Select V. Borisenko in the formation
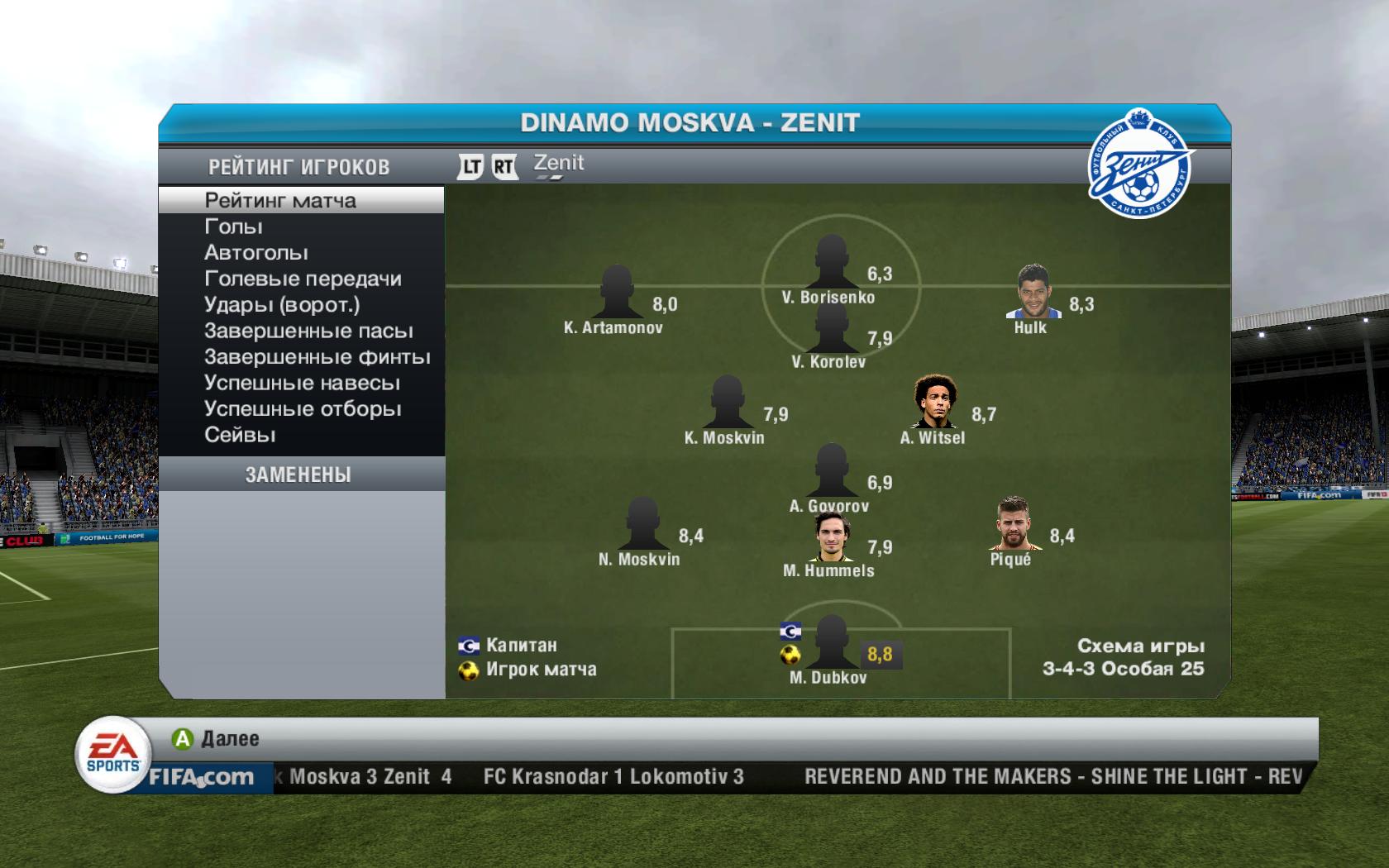The height and width of the screenshot is (868, 1389). (830, 262)
